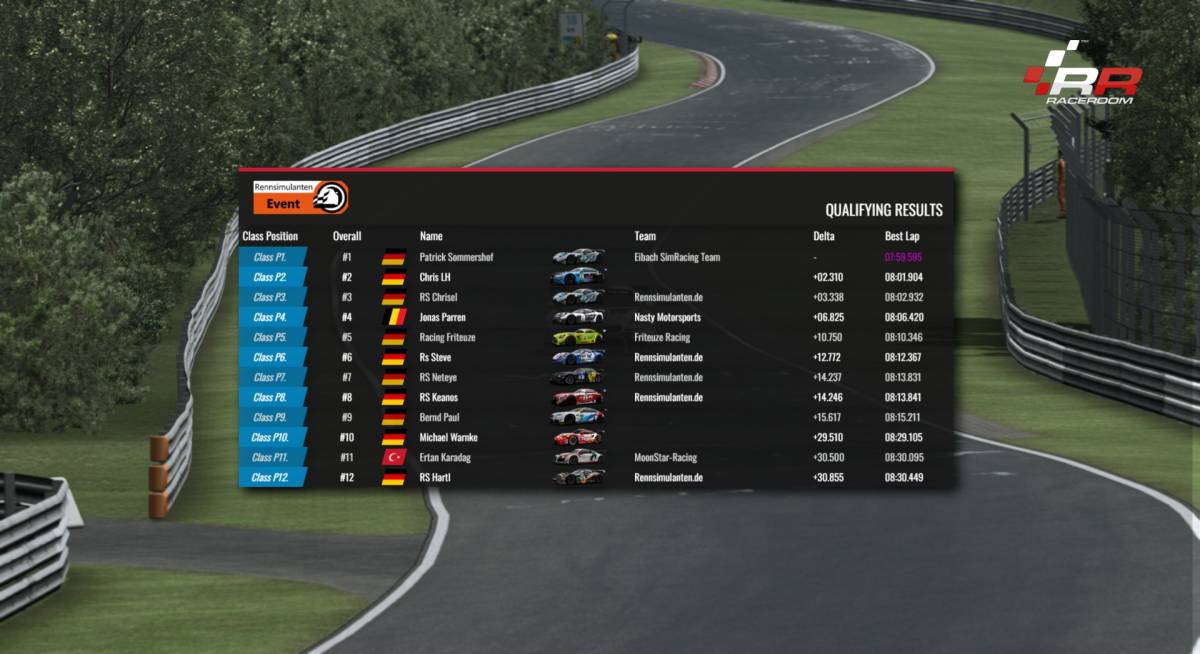This screenshot has height=654, width=1200.
Task: Click the RaceRoom logo
Action: (1082, 75)
